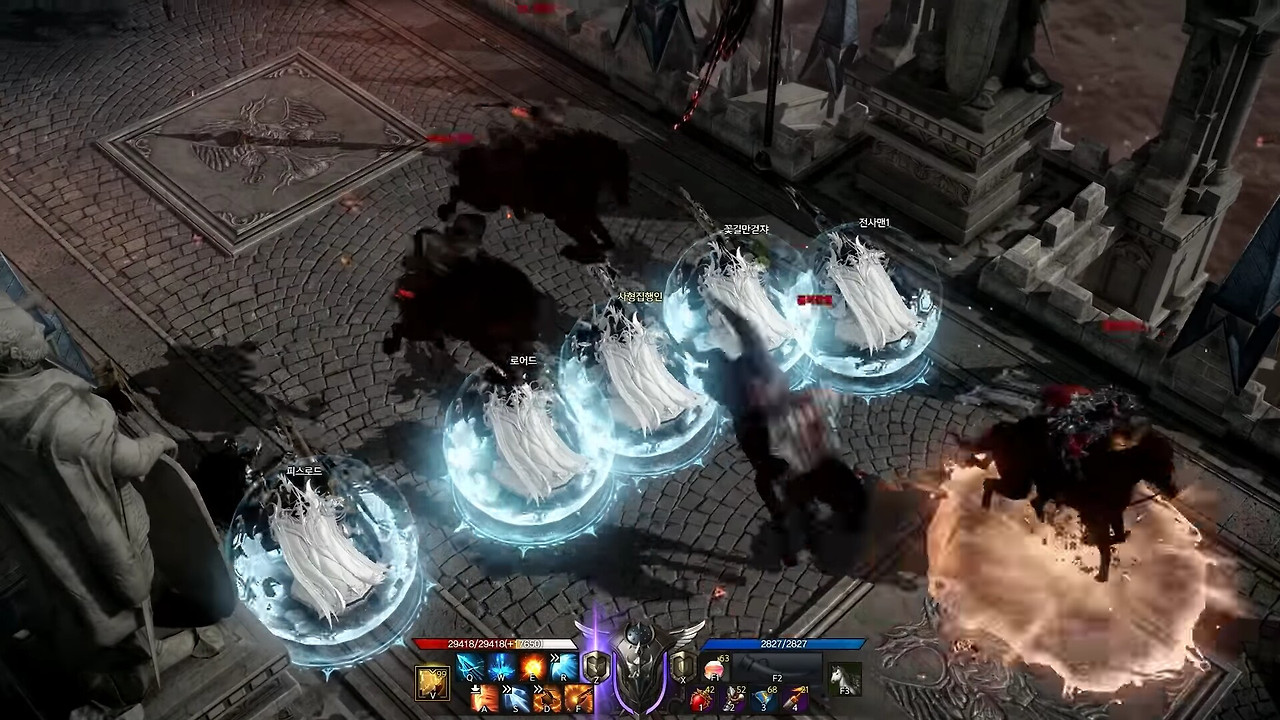Select the silver figurine item in slot 2
Viewport: 1280px width, 720px height.
pyautogui.click(x=733, y=699)
